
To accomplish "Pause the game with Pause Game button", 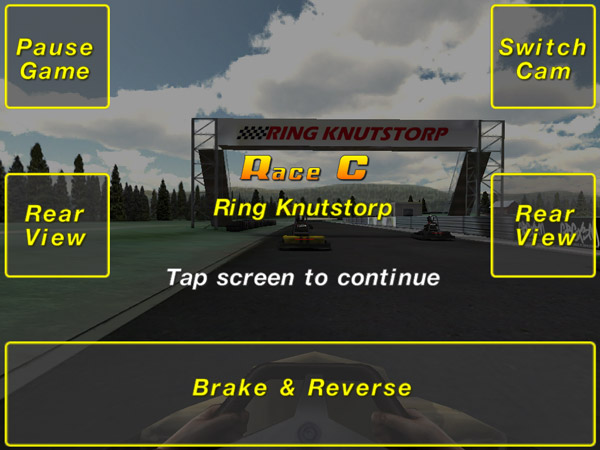I will point(56,58).
